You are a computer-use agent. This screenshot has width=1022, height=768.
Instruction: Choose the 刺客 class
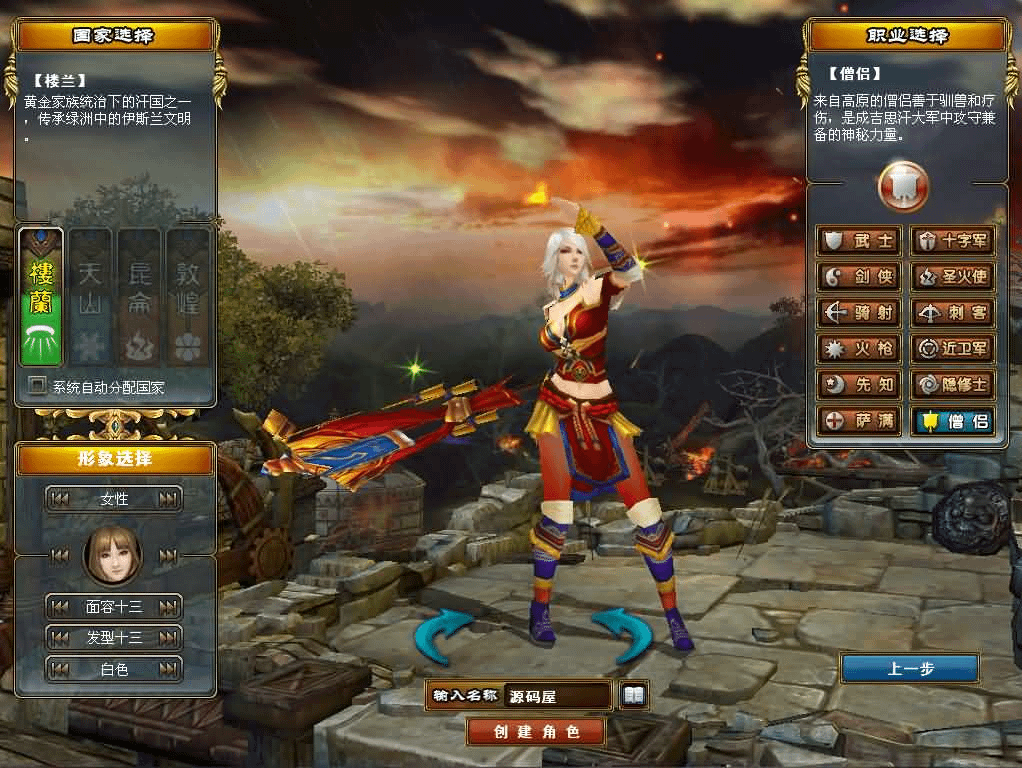[953, 313]
